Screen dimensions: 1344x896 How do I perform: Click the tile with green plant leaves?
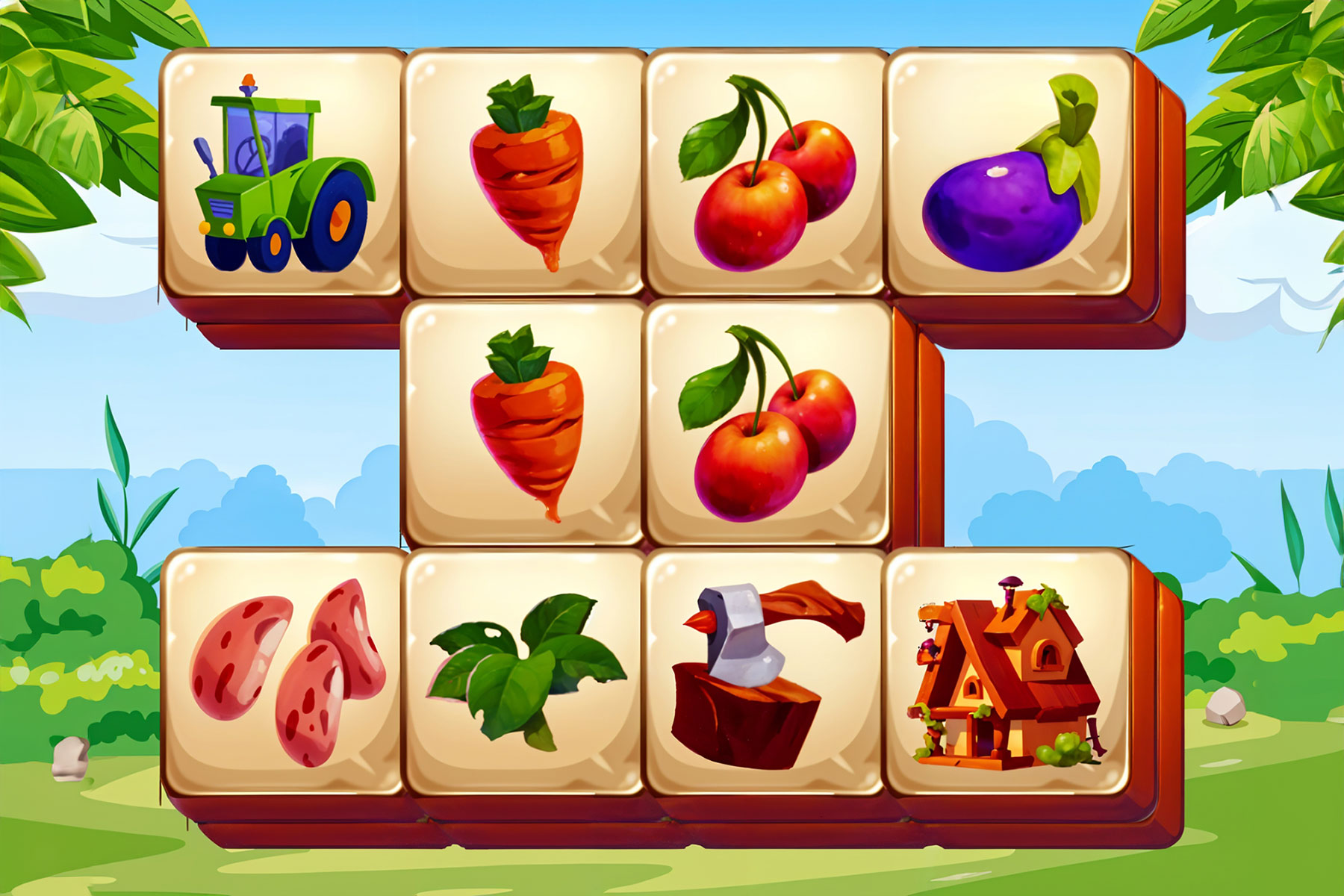pyautogui.click(x=523, y=672)
